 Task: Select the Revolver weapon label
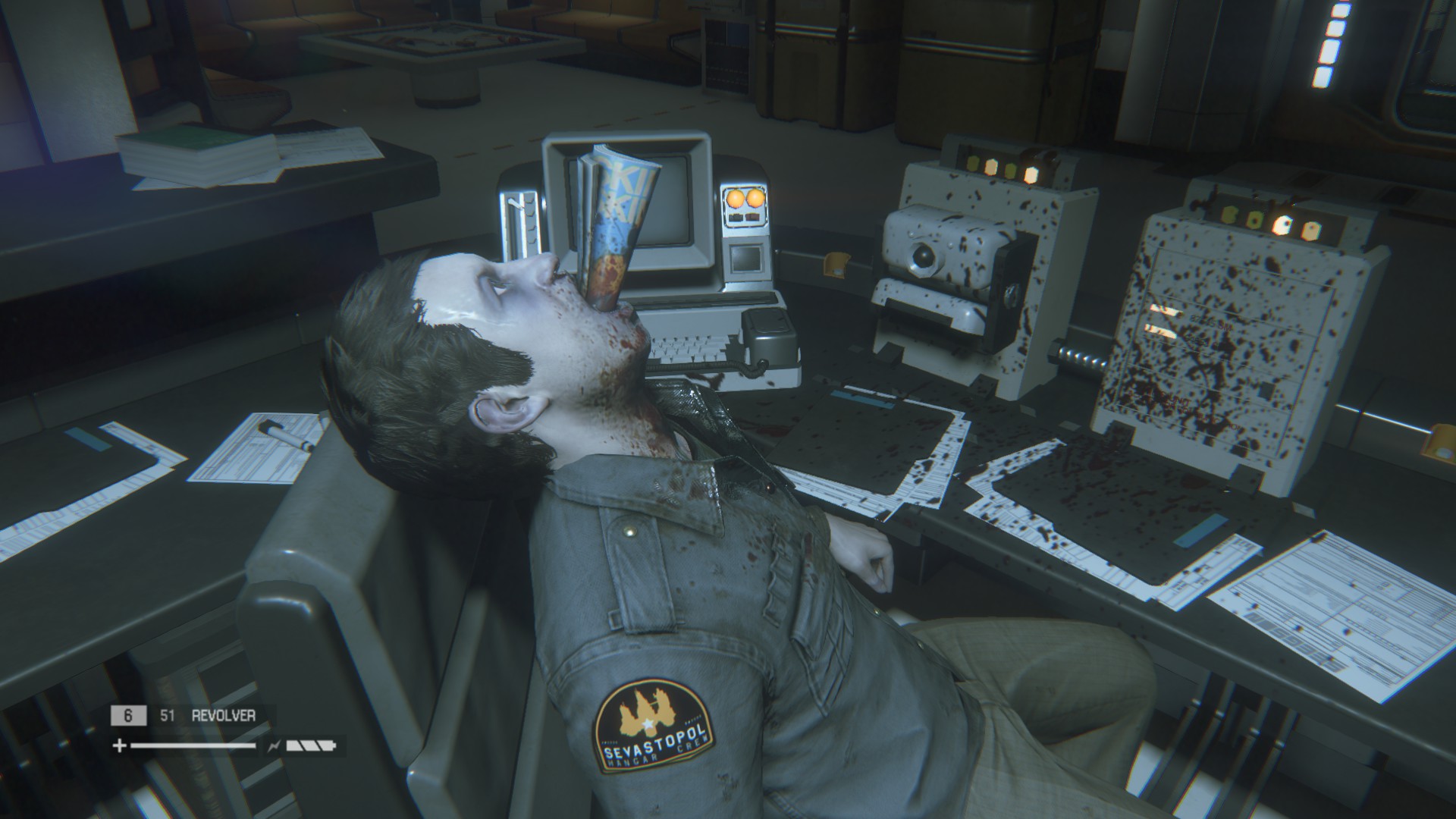pyautogui.click(x=223, y=715)
